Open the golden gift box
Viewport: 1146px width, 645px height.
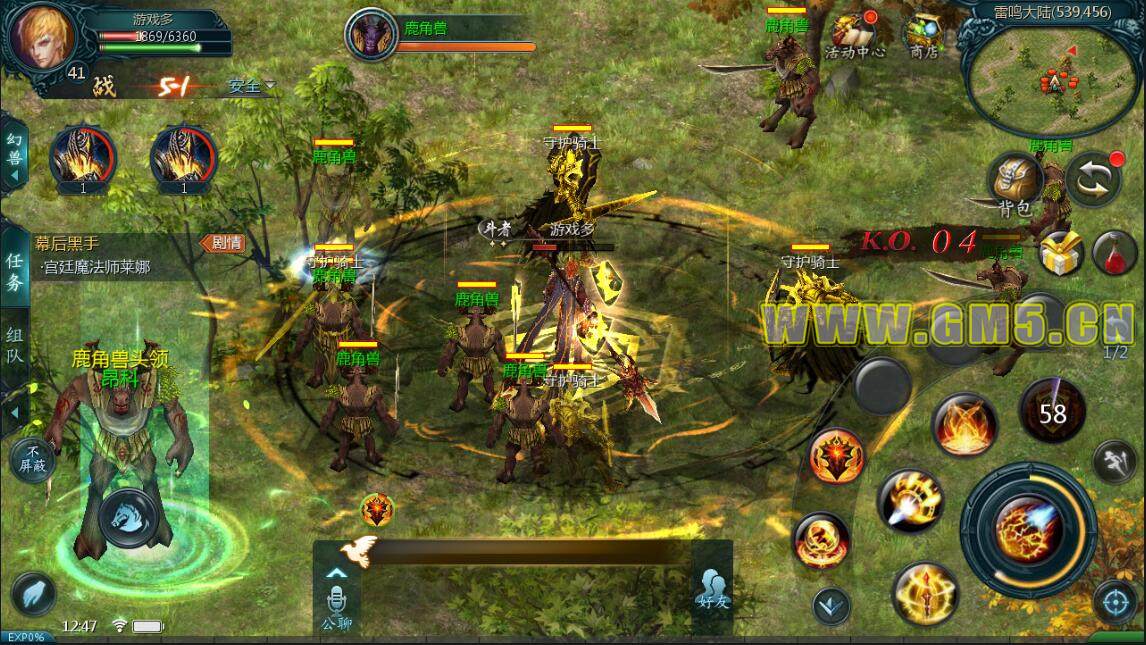point(1061,254)
